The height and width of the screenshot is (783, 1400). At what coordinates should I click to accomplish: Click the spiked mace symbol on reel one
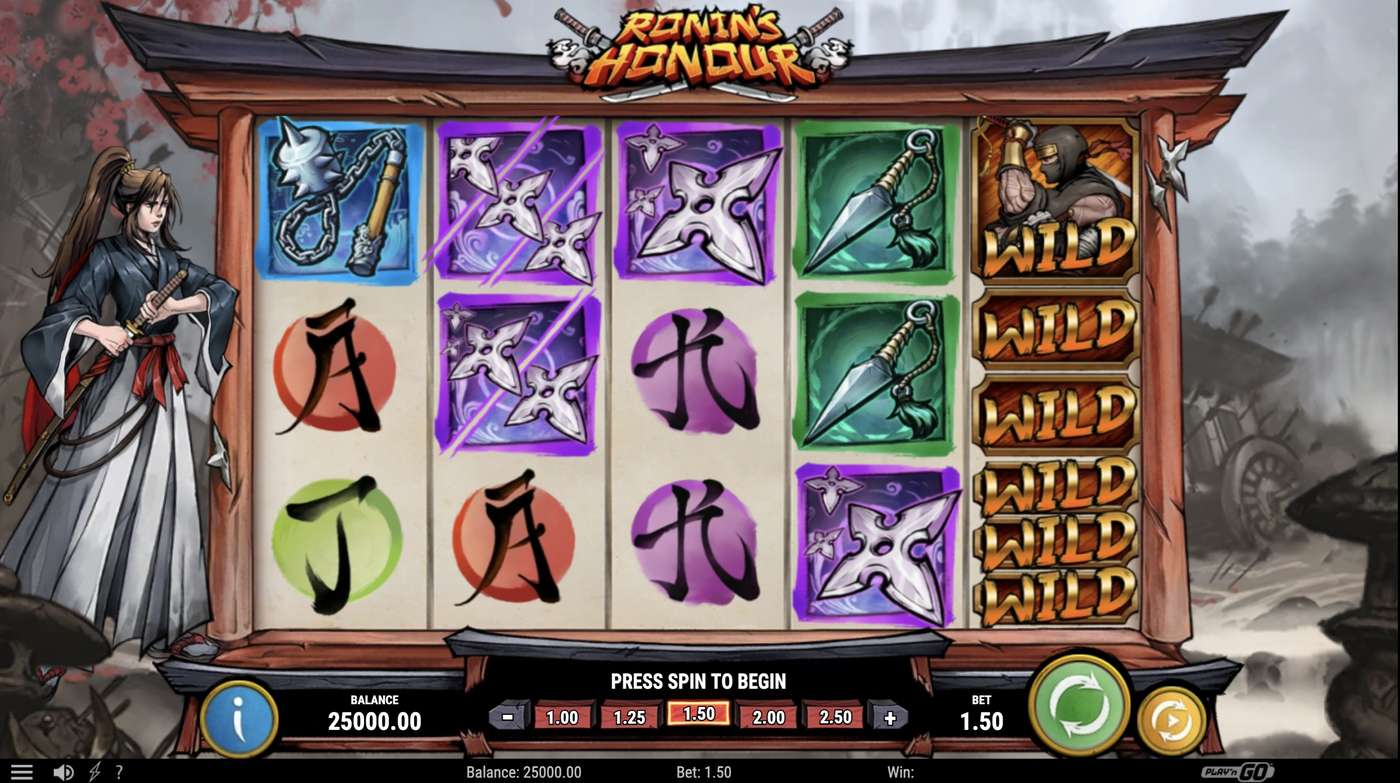(342, 200)
